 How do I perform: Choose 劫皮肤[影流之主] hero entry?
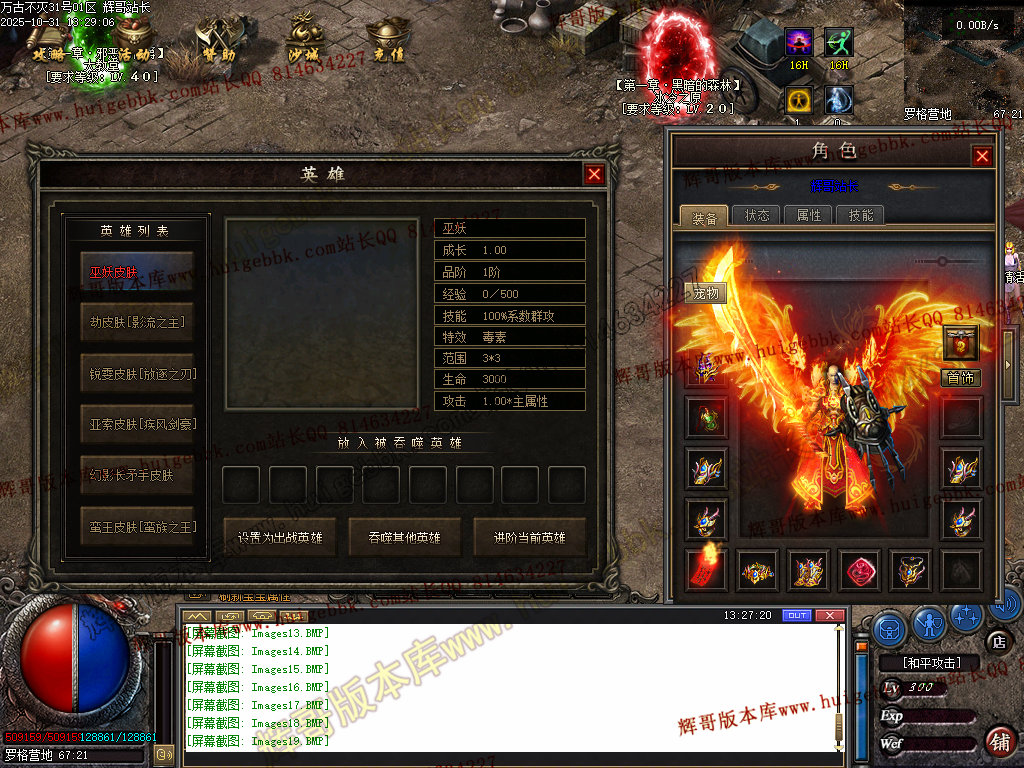pyautogui.click(x=137, y=322)
